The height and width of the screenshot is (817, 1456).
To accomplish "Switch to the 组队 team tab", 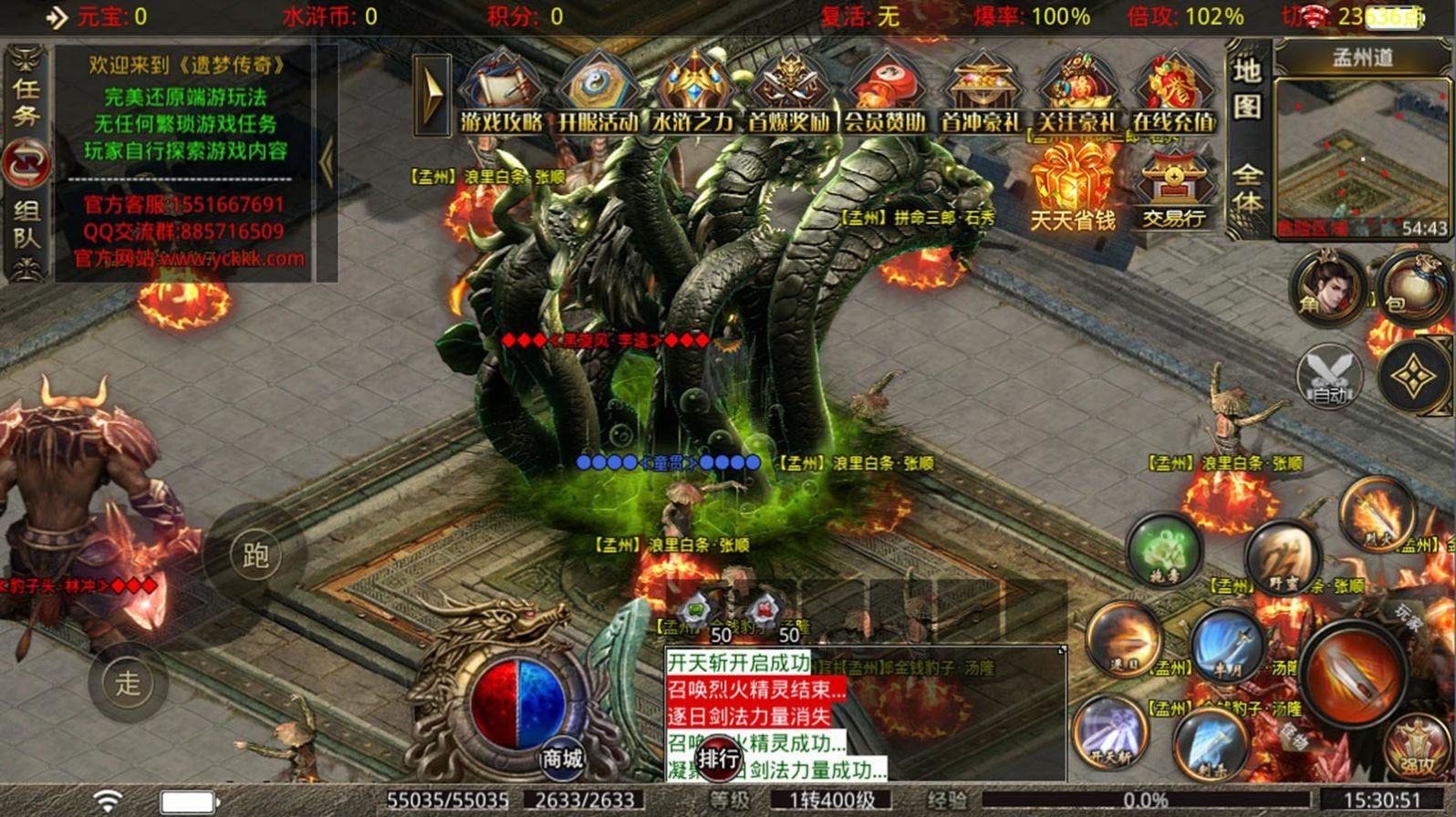I will (x=26, y=224).
